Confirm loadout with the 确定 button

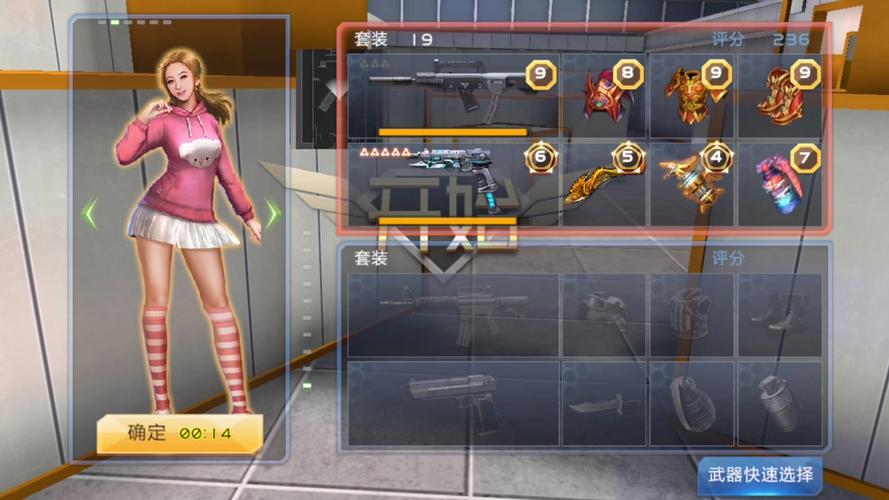[x=179, y=434]
